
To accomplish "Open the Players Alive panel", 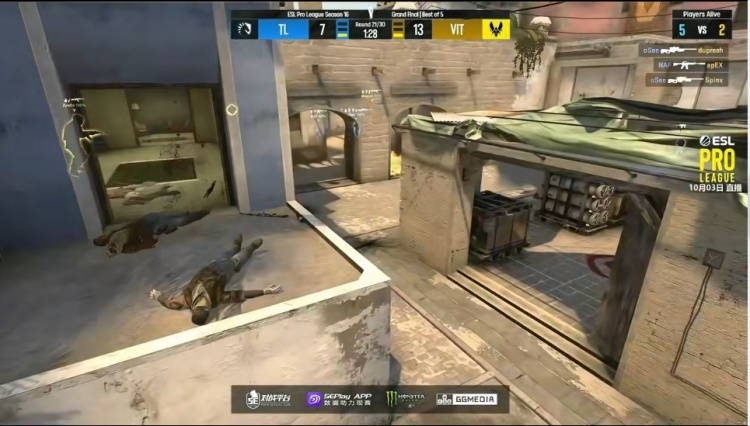I will click(x=701, y=24).
